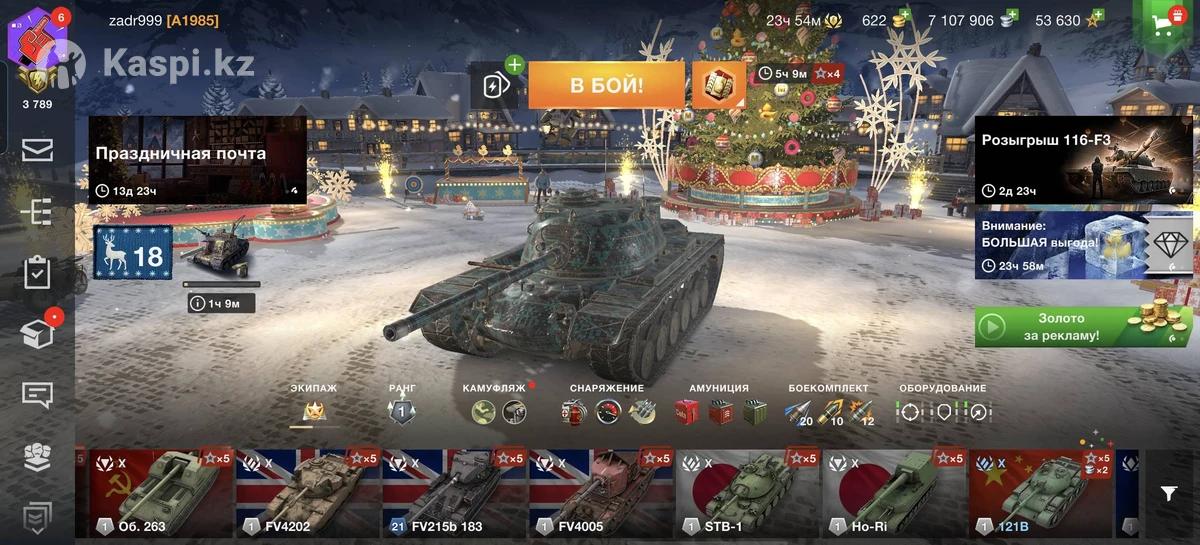
Task: Open the missions clipboard icon
Action: [x=37, y=273]
